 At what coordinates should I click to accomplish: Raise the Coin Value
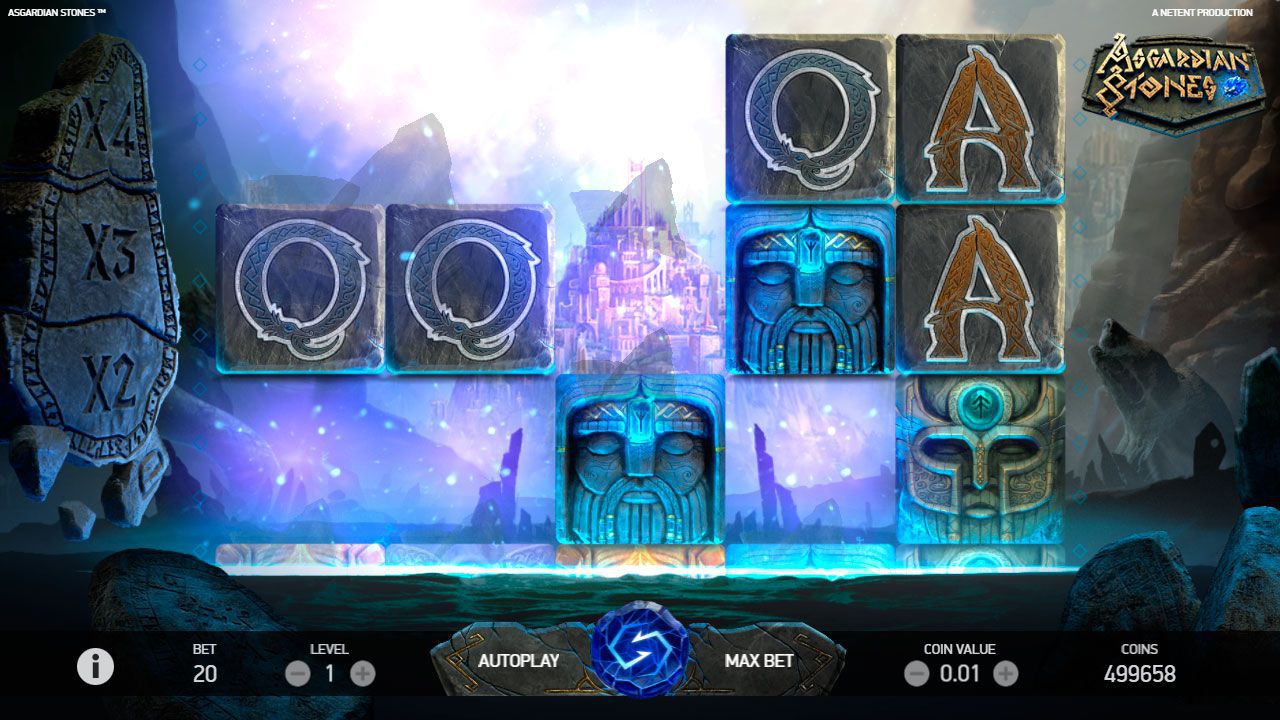tap(1006, 674)
